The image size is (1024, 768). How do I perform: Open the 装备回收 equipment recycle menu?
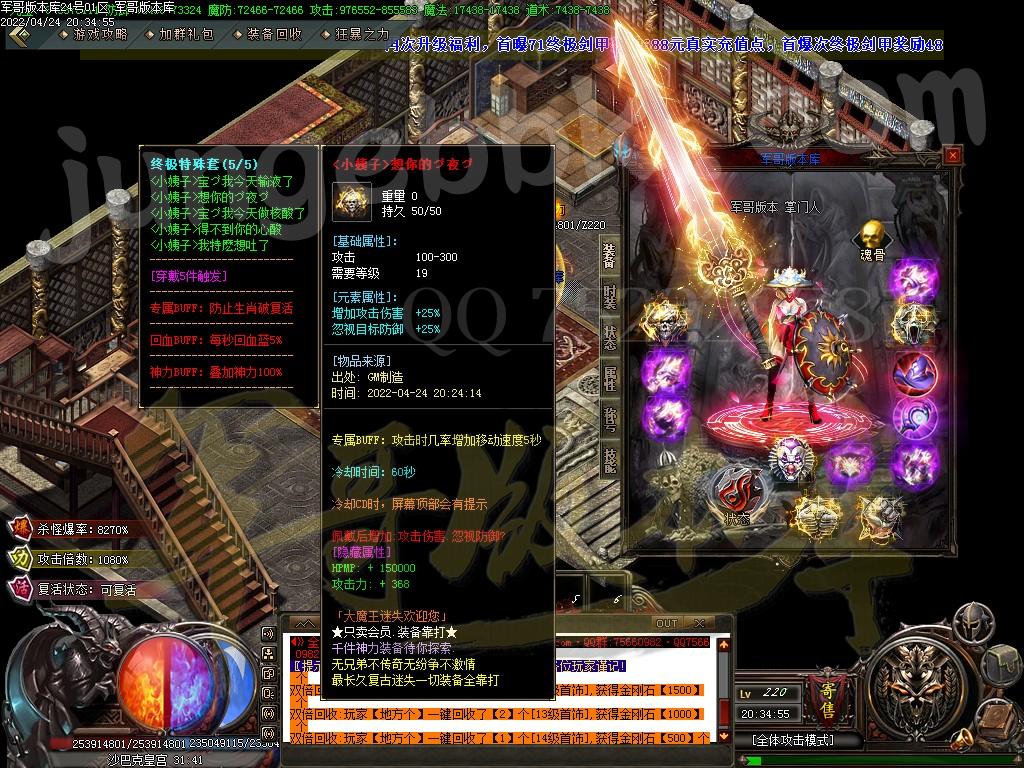pyautogui.click(x=273, y=34)
